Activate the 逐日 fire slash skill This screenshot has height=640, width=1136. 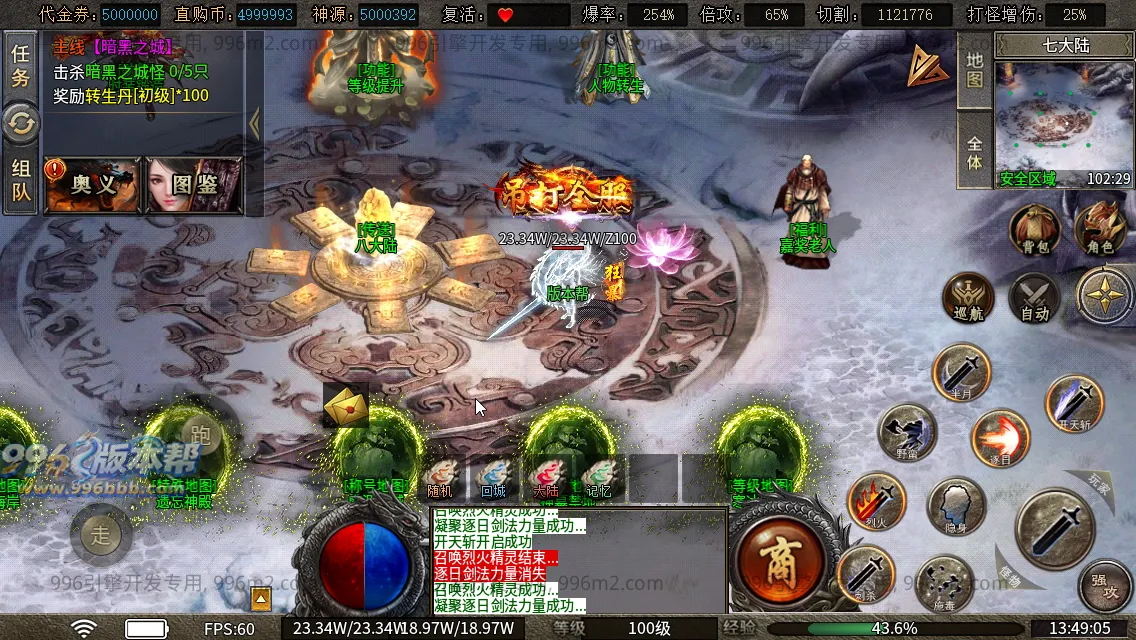coord(1000,438)
